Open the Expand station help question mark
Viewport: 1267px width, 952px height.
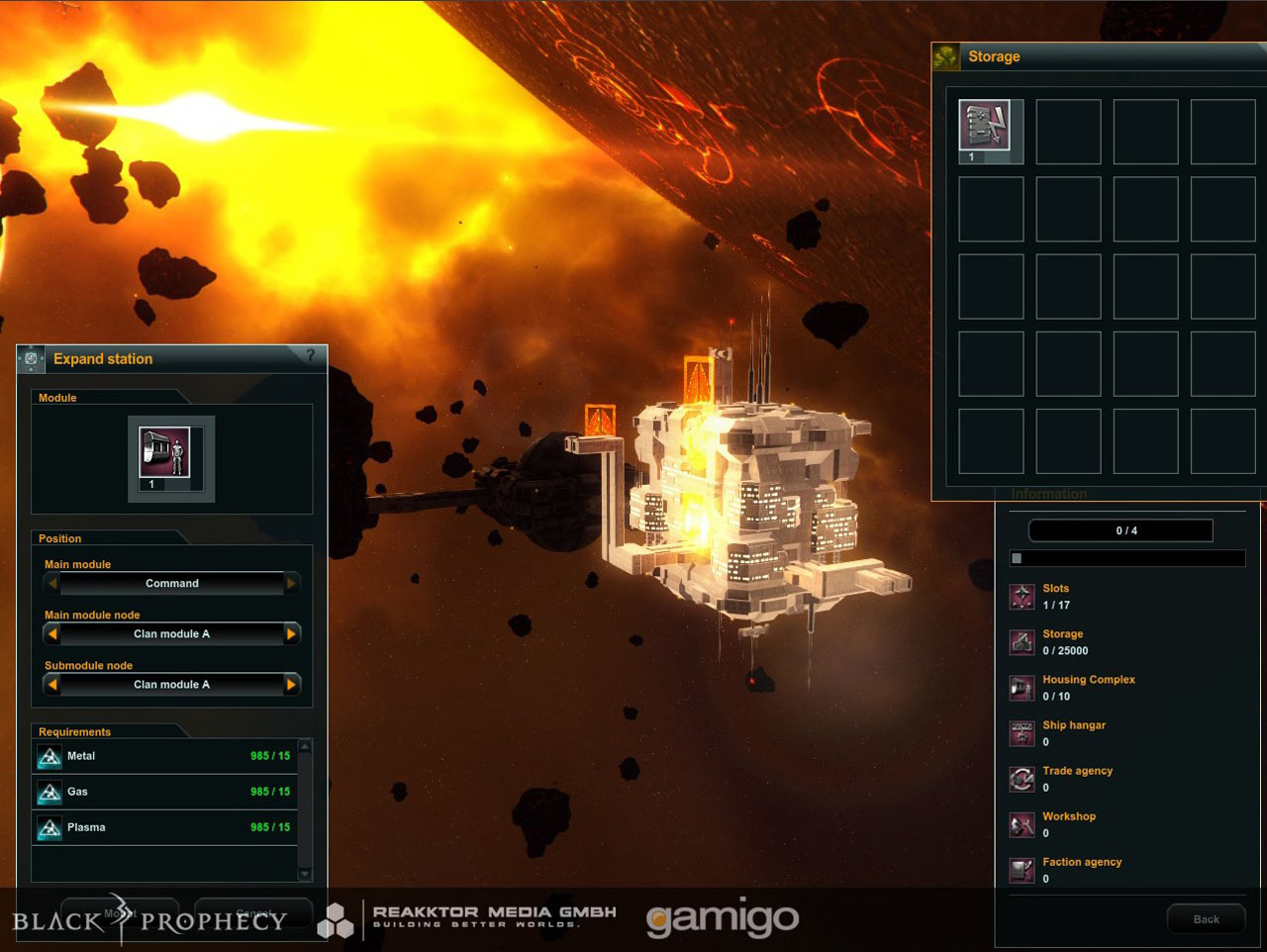tap(310, 355)
